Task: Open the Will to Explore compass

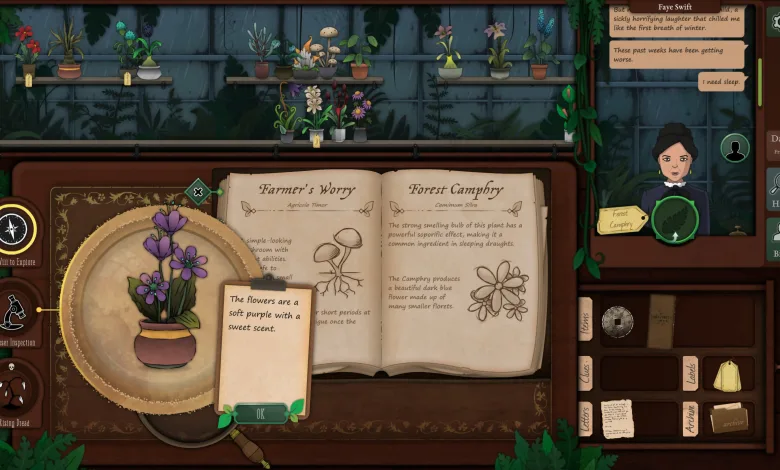Action: 16,230
